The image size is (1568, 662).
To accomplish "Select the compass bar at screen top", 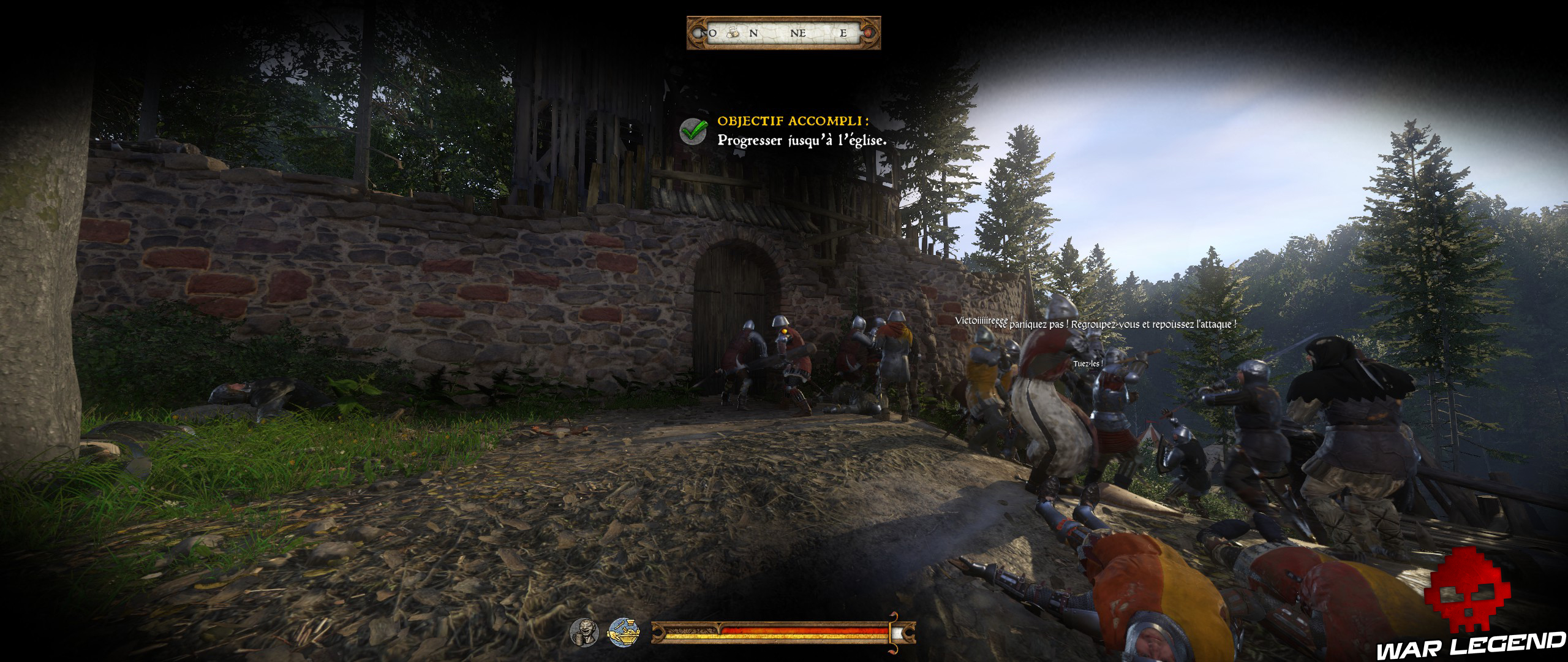I will [x=786, y=32].
